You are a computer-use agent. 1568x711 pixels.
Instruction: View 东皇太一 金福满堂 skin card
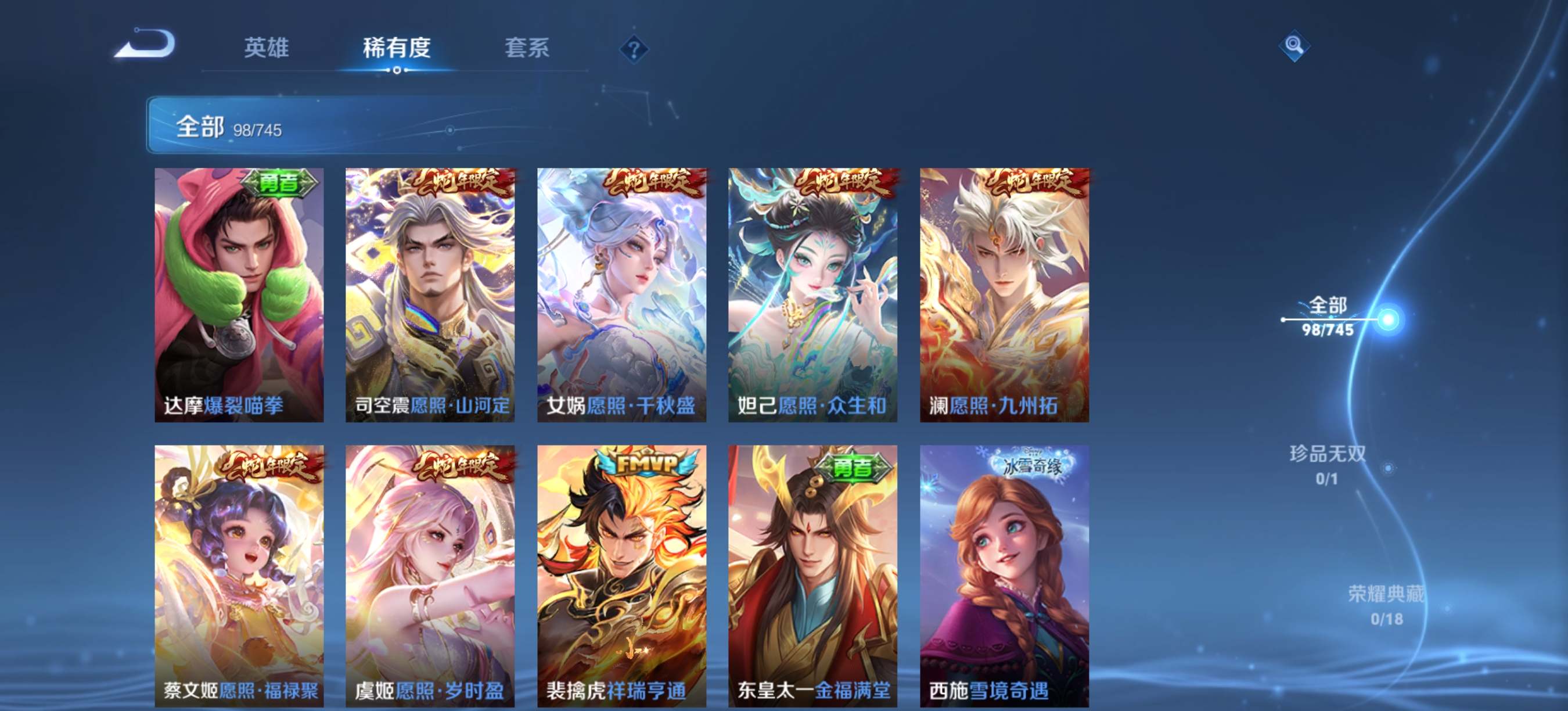(812, 574)
